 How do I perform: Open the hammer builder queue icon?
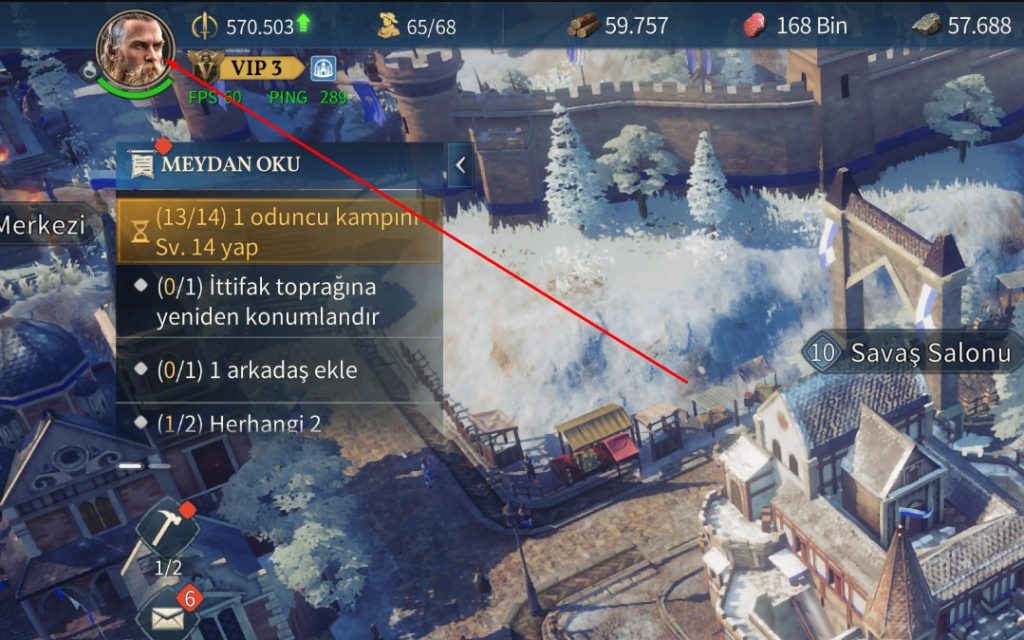(x=166, y=530)
